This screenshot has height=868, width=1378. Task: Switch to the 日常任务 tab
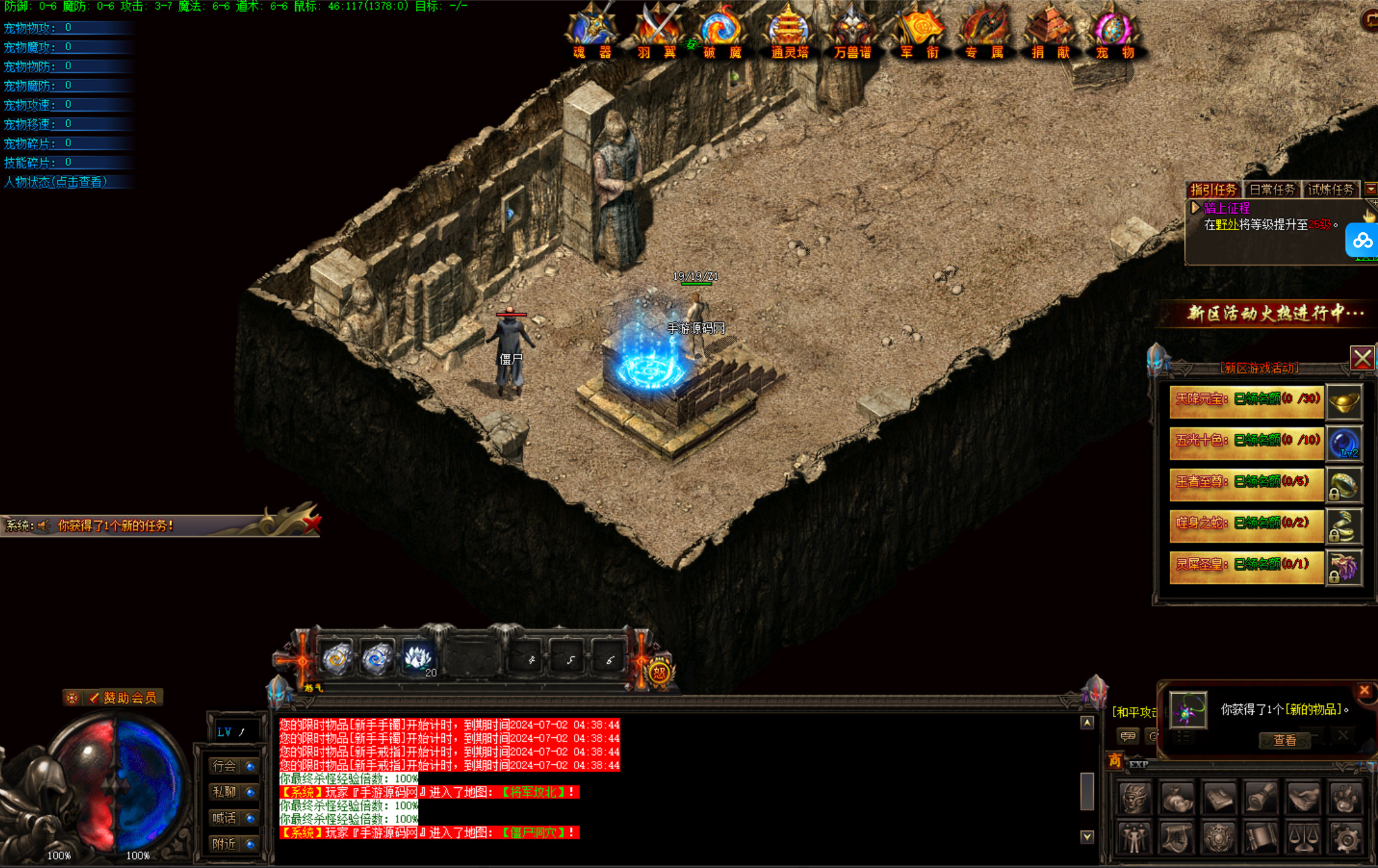click(1271, 189)
